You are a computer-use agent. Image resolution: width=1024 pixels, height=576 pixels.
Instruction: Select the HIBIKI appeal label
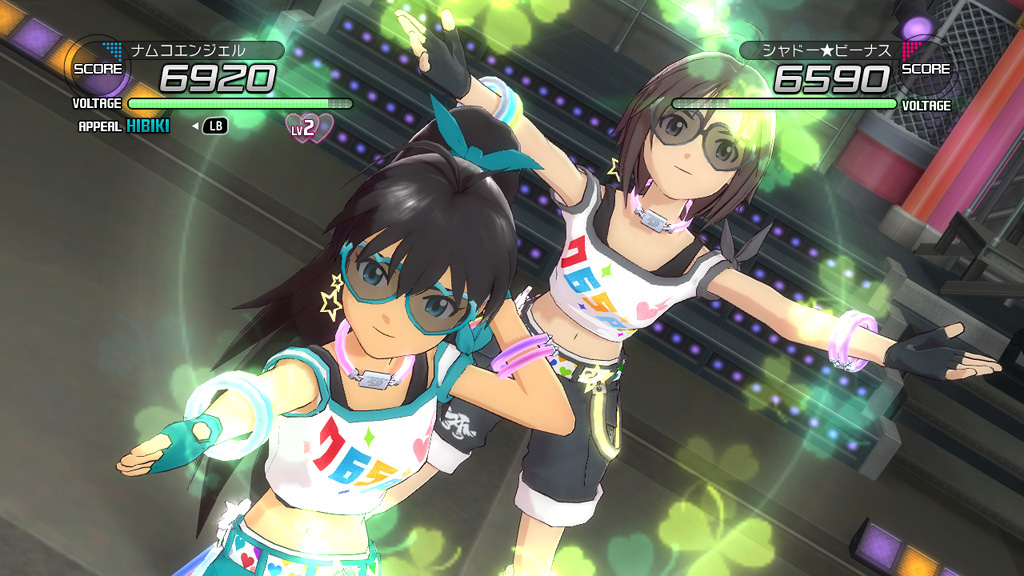click(148, 126)
